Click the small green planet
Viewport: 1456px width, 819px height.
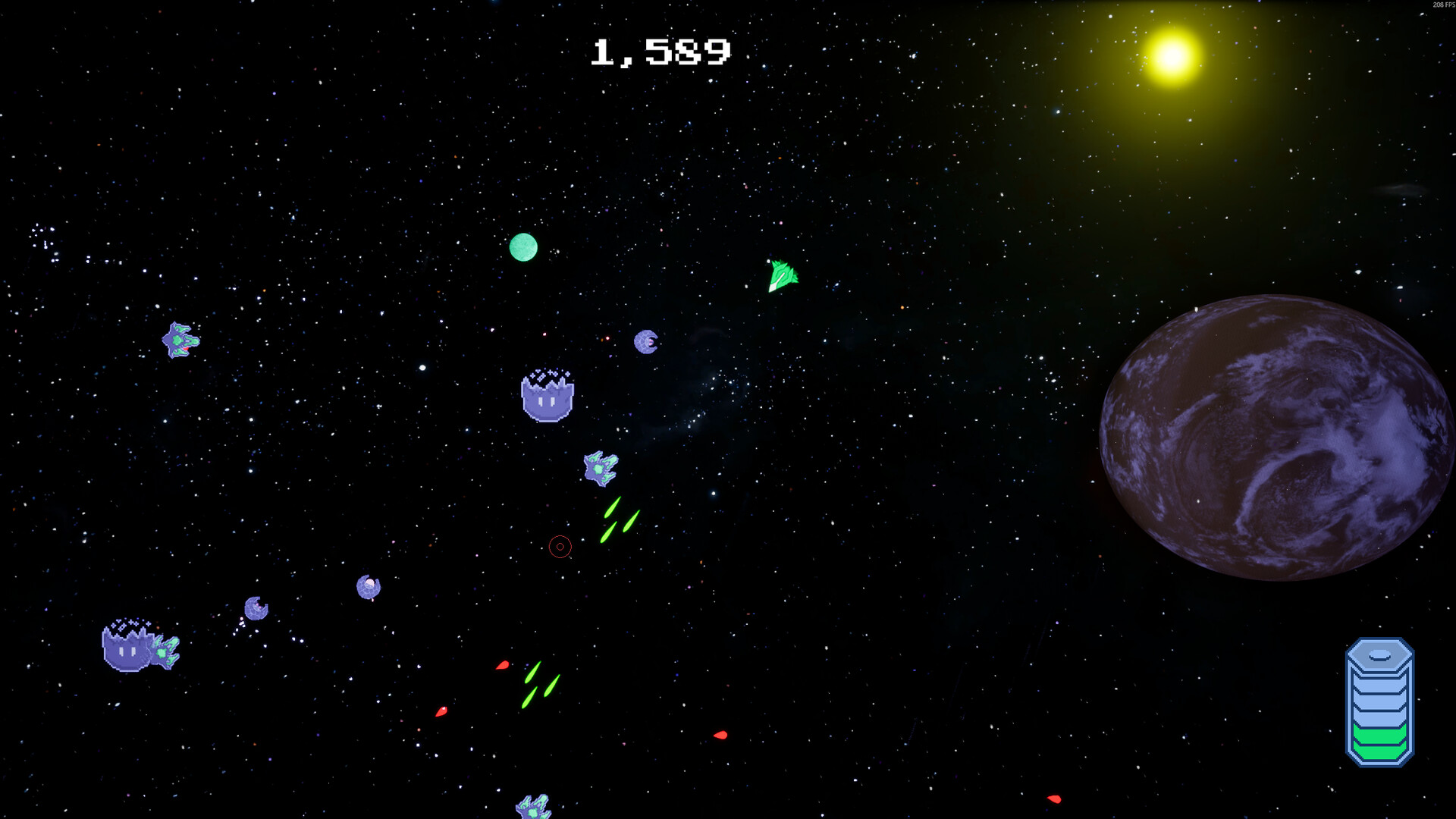pos(525,246)
